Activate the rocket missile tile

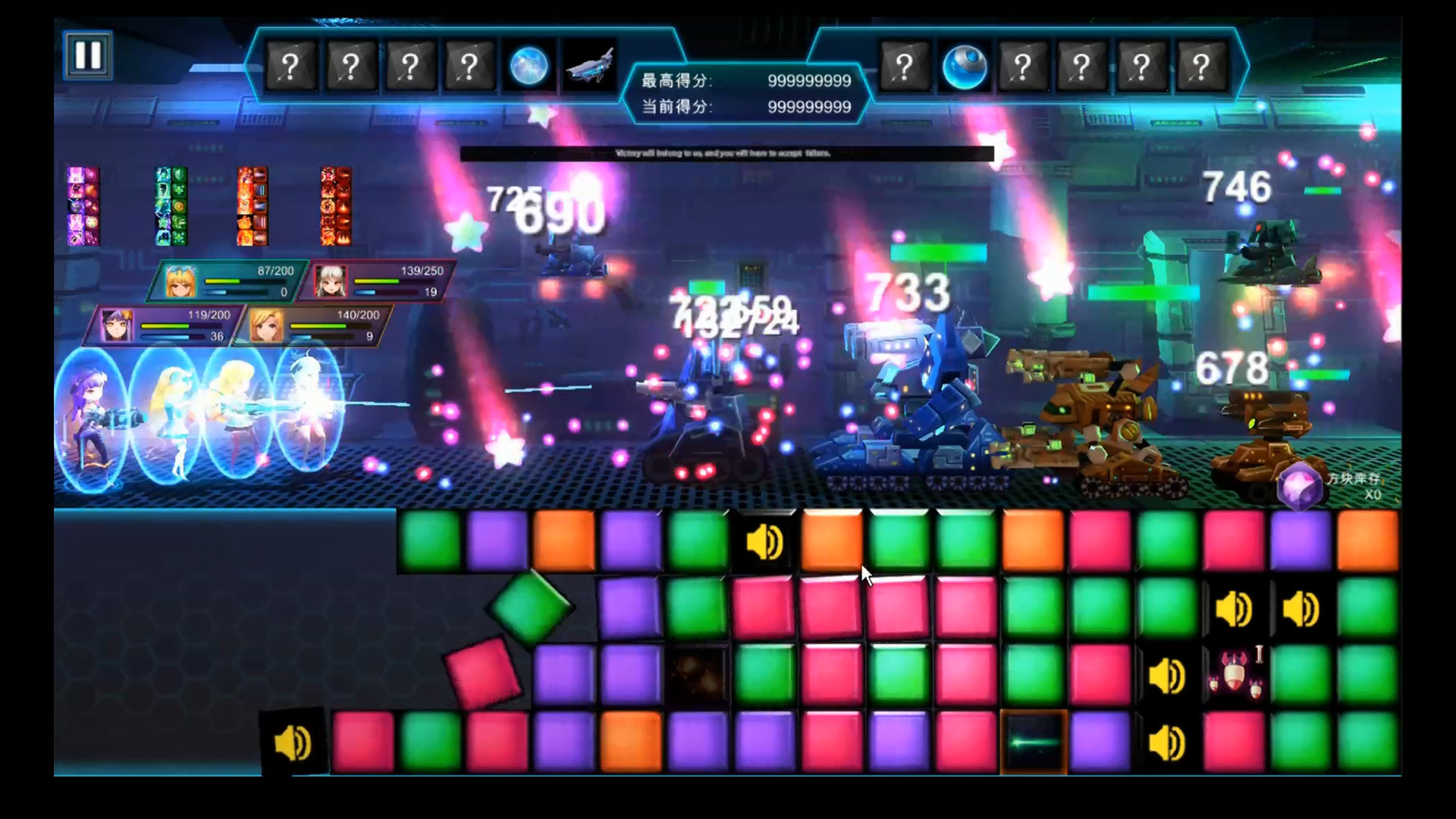1235,673
